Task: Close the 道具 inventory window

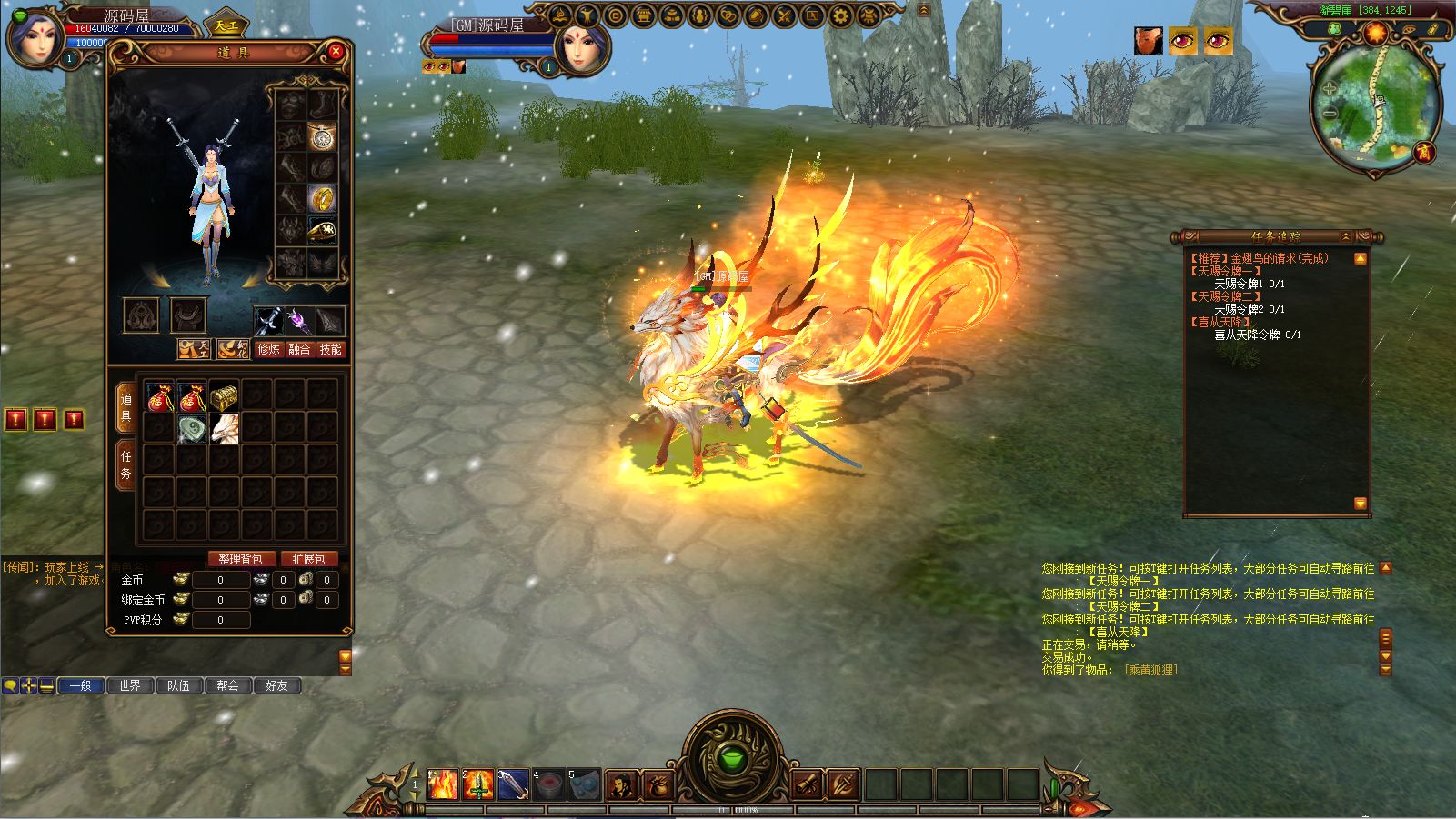Action: pos(336,52)
